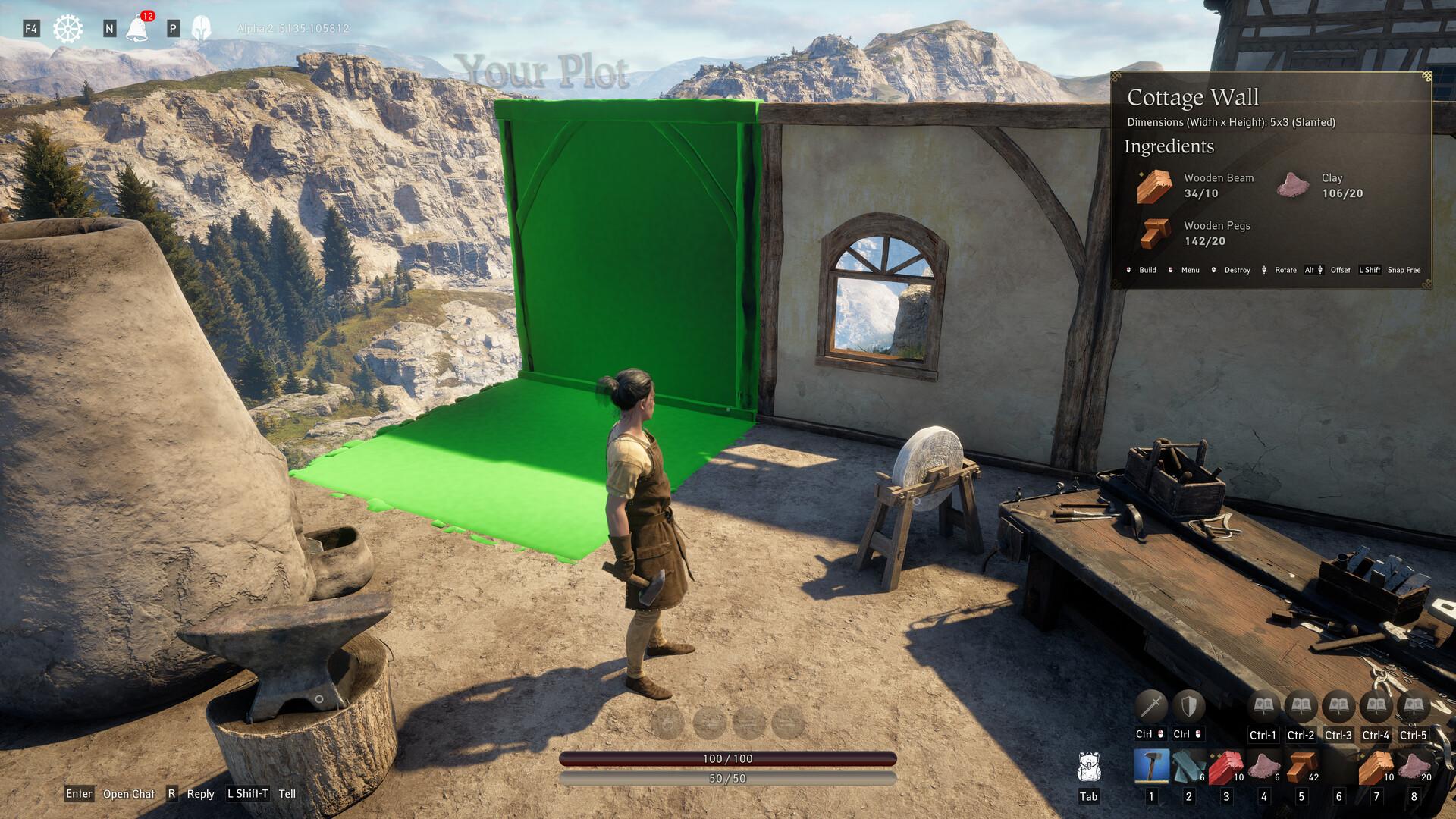Click the helmet icon beside P
Viewport: 1456px width, 819px height.
tap(199, 29)
